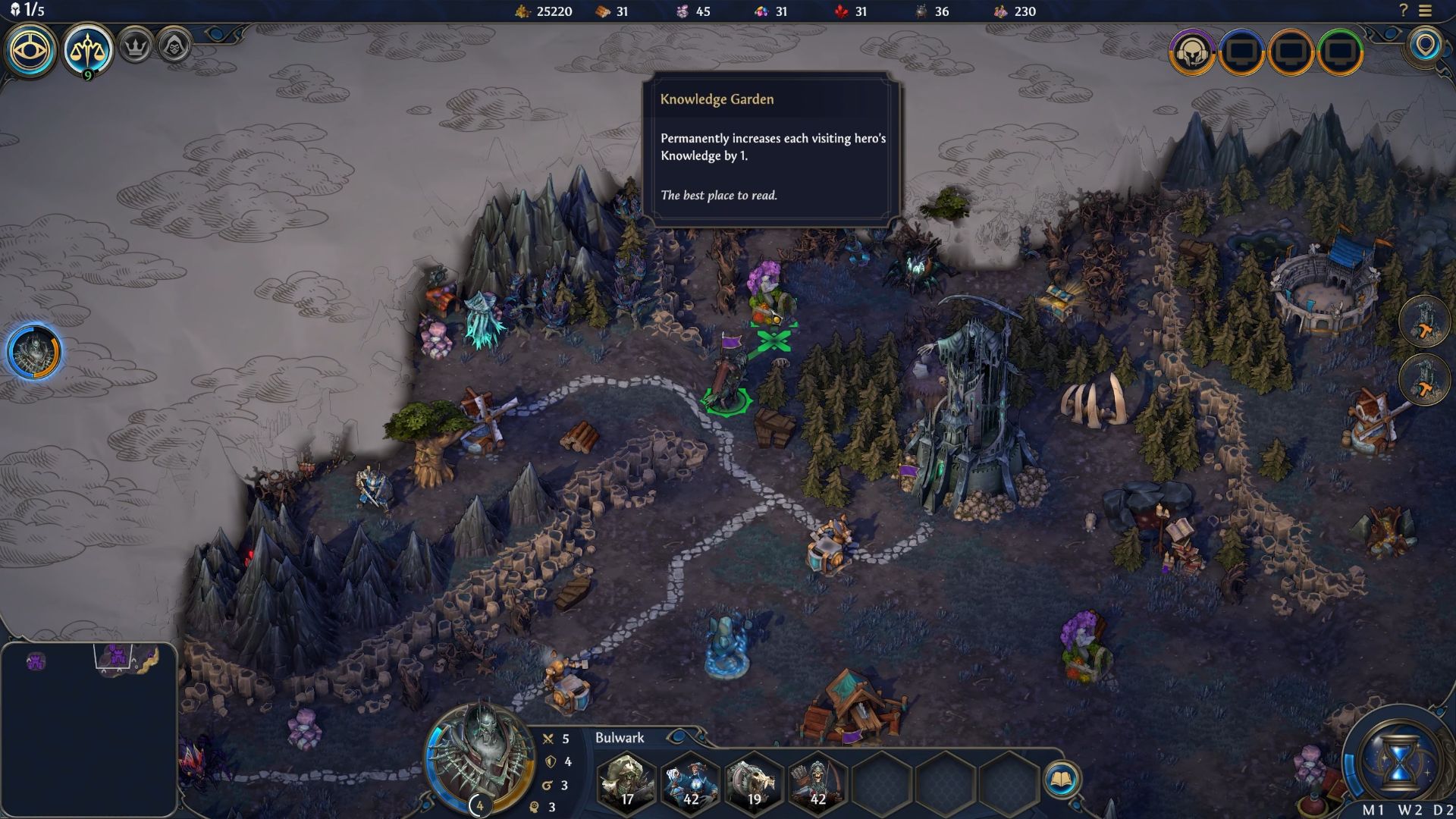Select the orange-ringed computer player icon
Screen dimensions: 1456x819
click(x=1291, y=52)
